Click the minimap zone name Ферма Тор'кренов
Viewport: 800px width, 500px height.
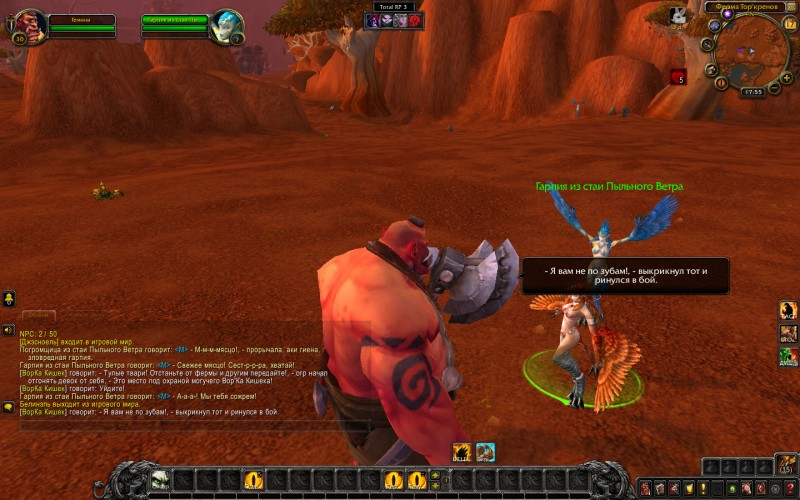(745, 6)
